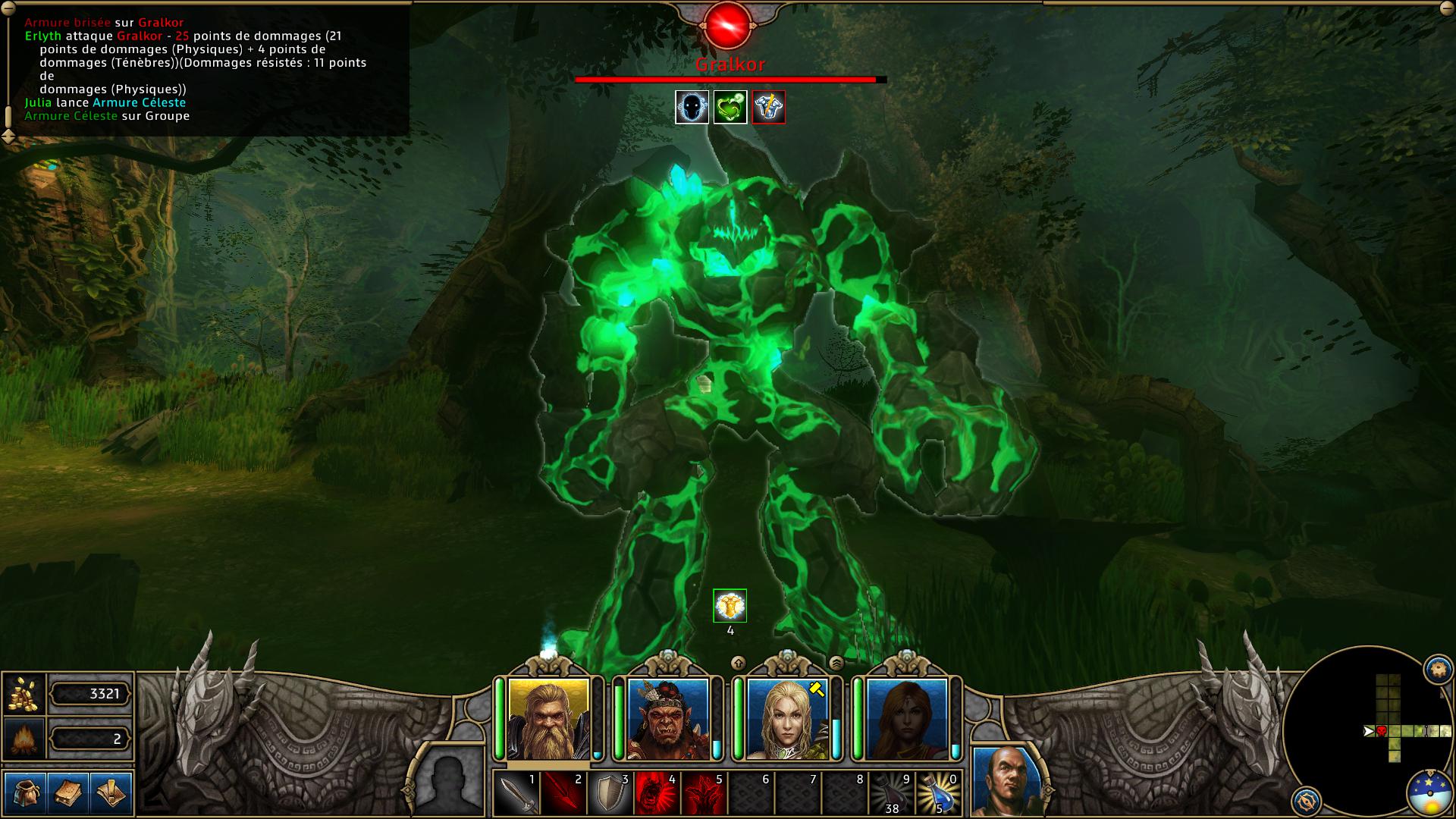Select the red-haired woman party portrait

pyautogui.click(x=906, y=719)
